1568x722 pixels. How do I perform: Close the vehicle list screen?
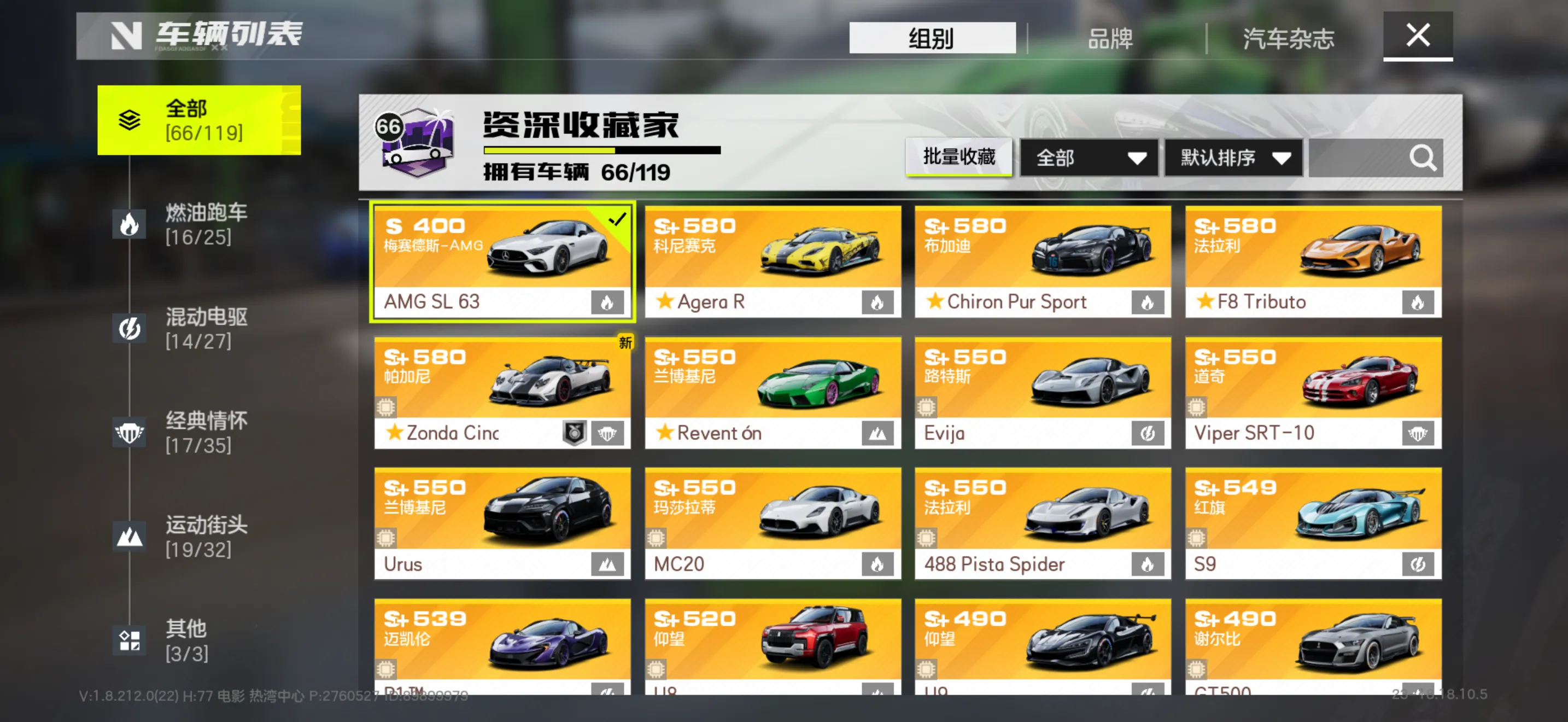1417,36
